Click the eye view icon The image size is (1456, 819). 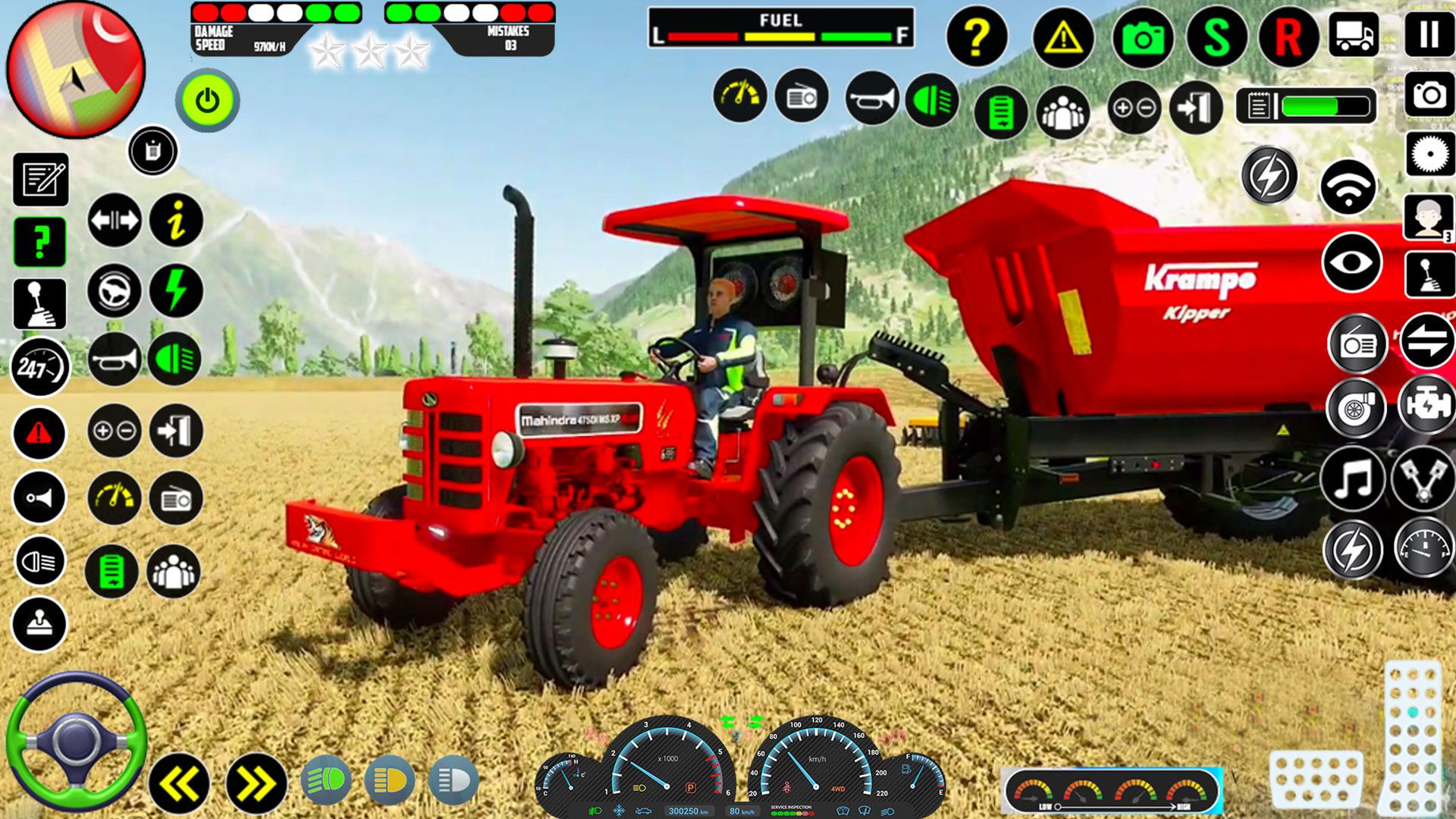pos(1352,262)
